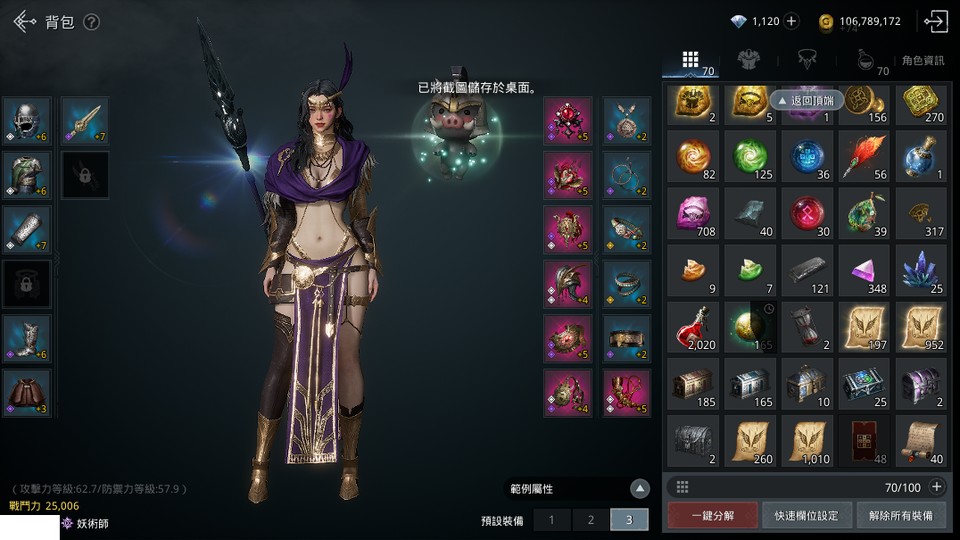Expand inventory capacity with the plus button
960x540 pixels.
point(937,487)
